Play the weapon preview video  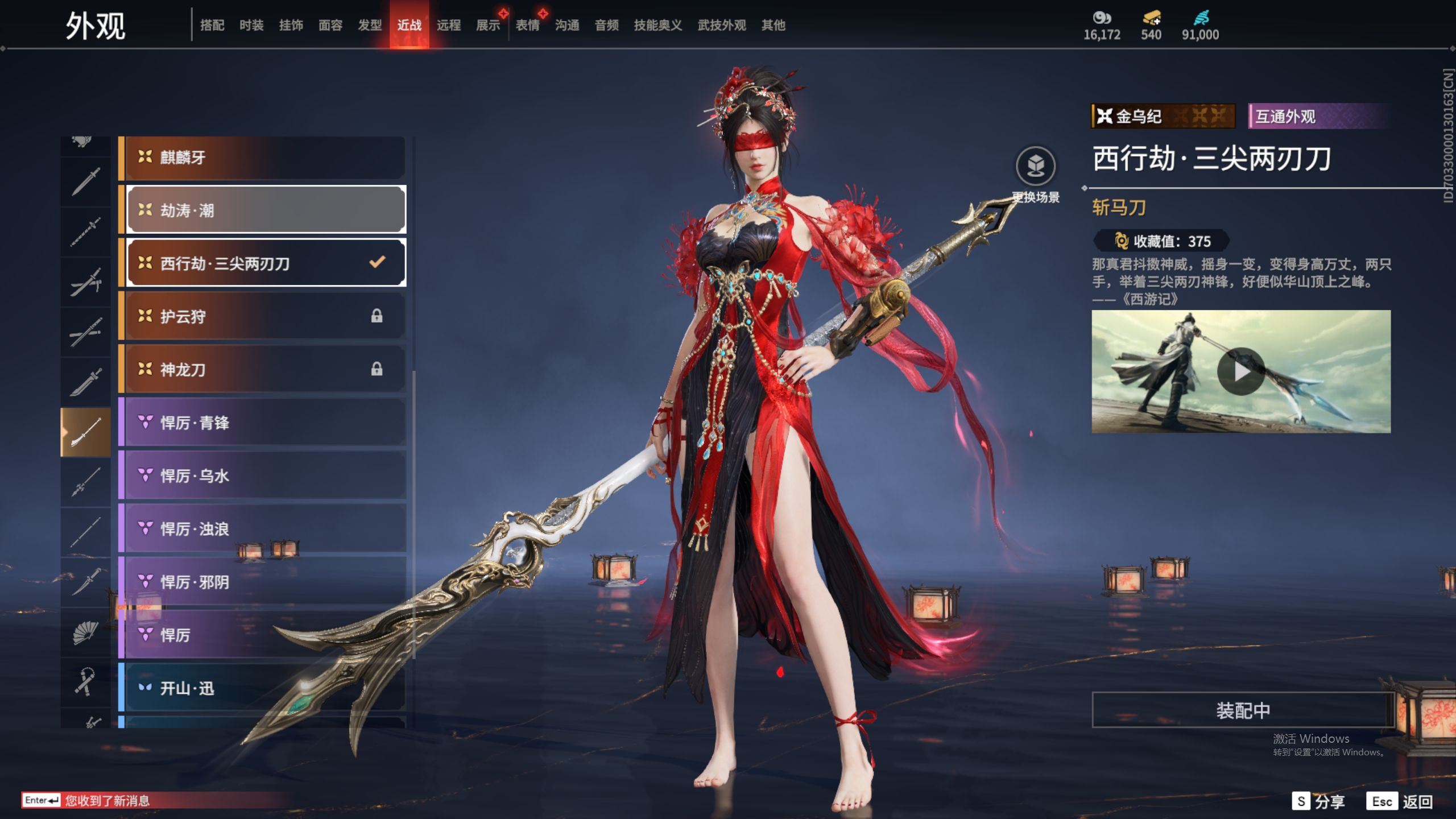[1240, 371]
